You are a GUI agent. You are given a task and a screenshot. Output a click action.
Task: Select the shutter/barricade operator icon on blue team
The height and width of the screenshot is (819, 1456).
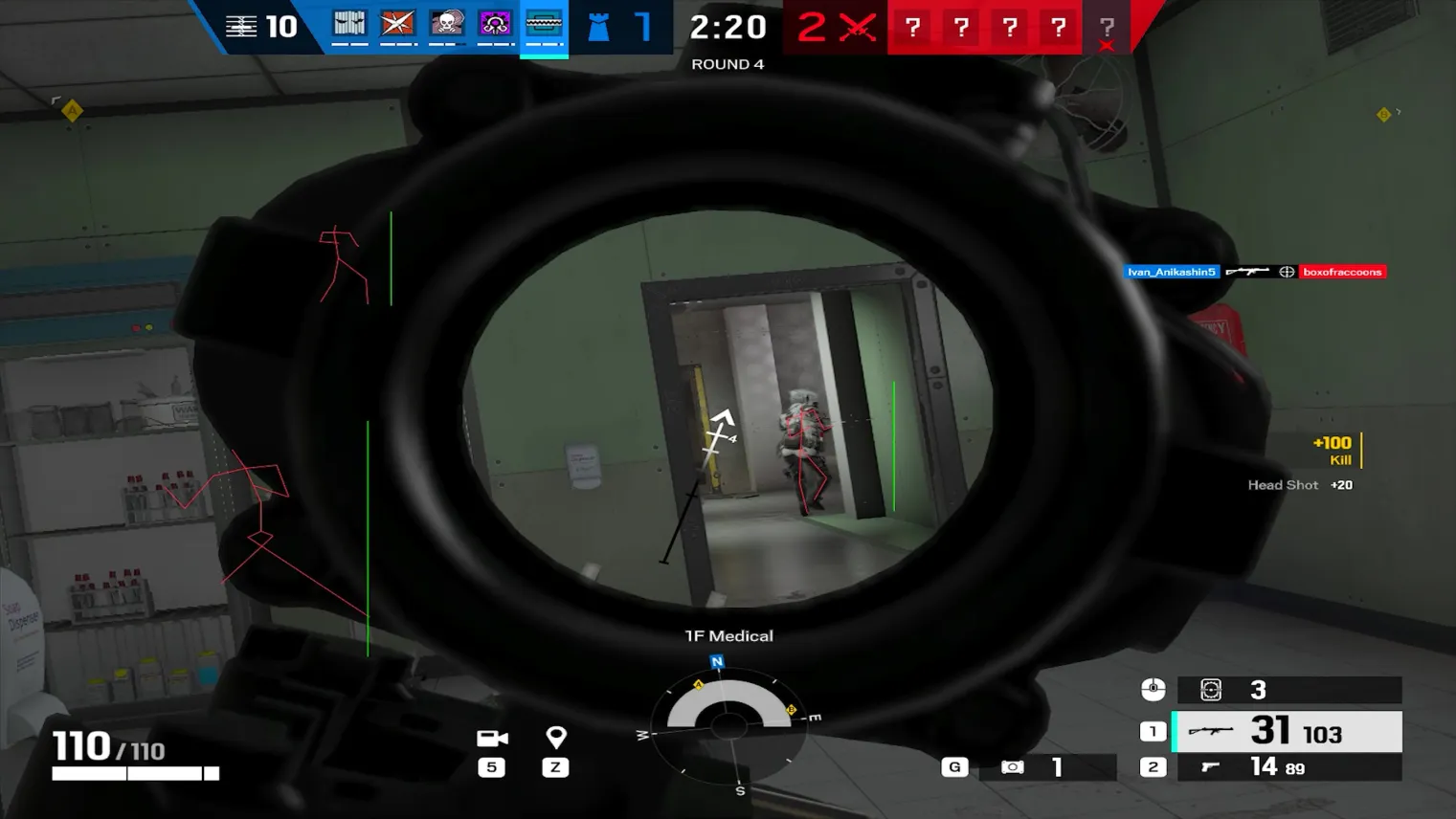pyautogui.click(x=349, y=25)
